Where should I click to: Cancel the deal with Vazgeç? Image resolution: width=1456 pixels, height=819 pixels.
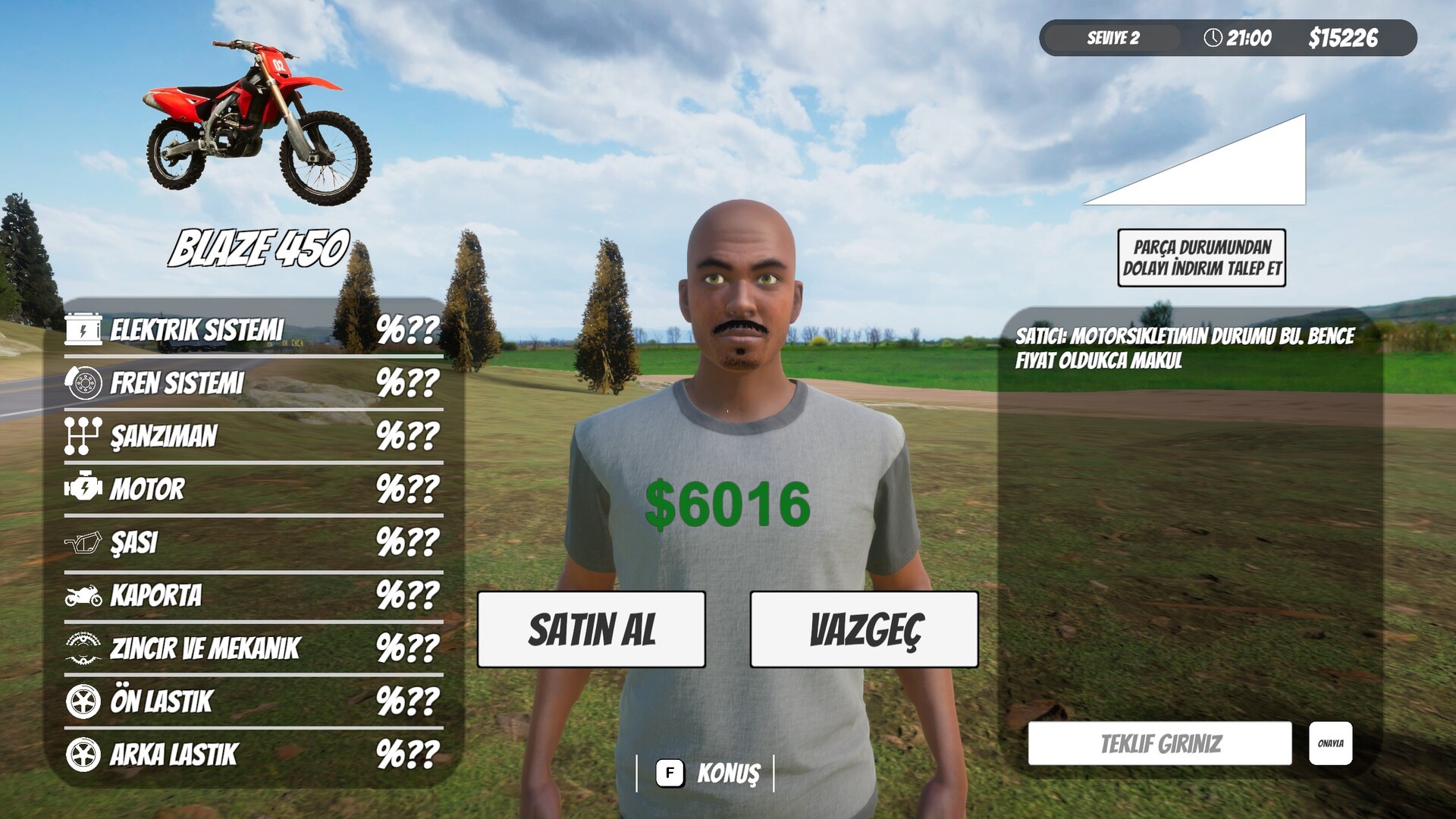[864, 629]
